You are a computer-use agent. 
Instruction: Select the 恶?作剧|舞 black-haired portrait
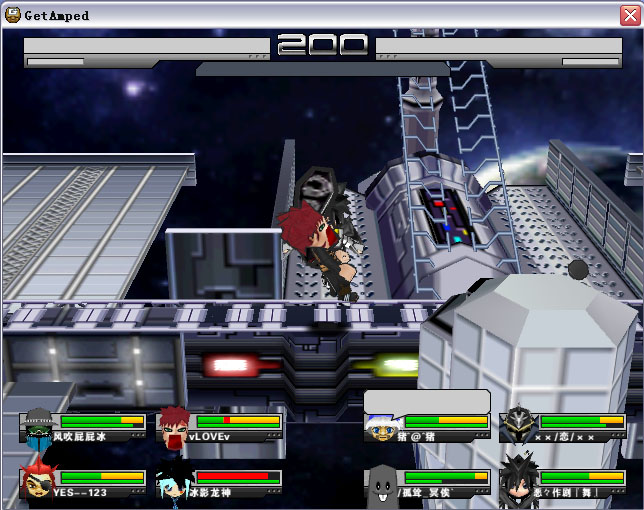click(x=518, y=481)
